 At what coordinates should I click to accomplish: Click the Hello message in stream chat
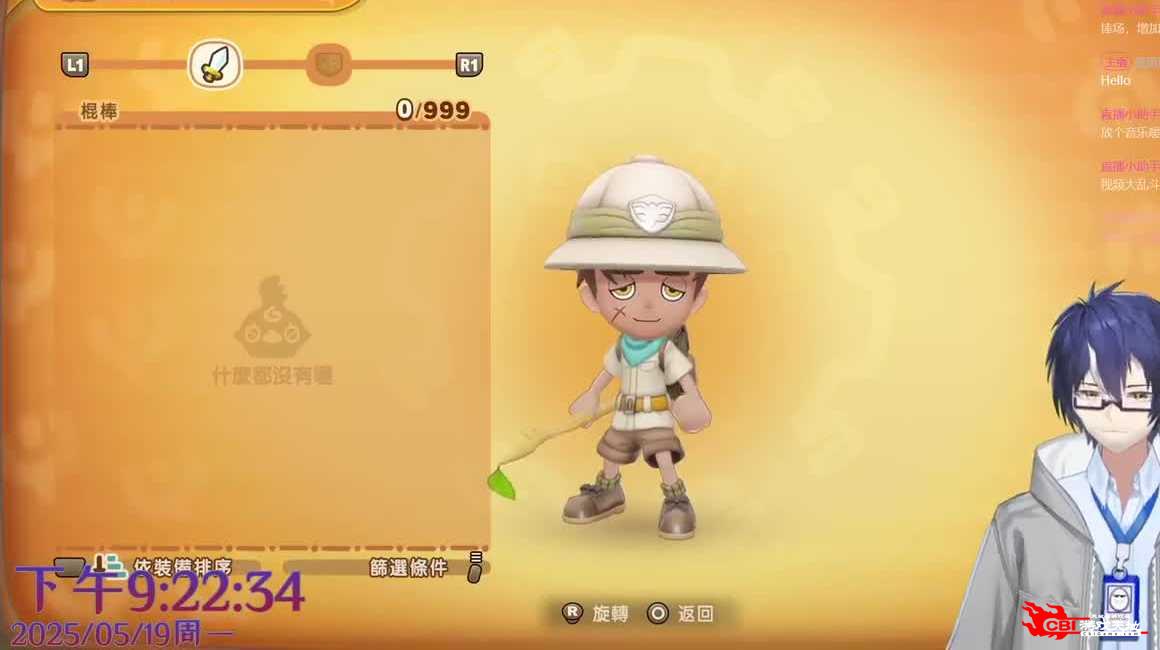coord(1116,80)
